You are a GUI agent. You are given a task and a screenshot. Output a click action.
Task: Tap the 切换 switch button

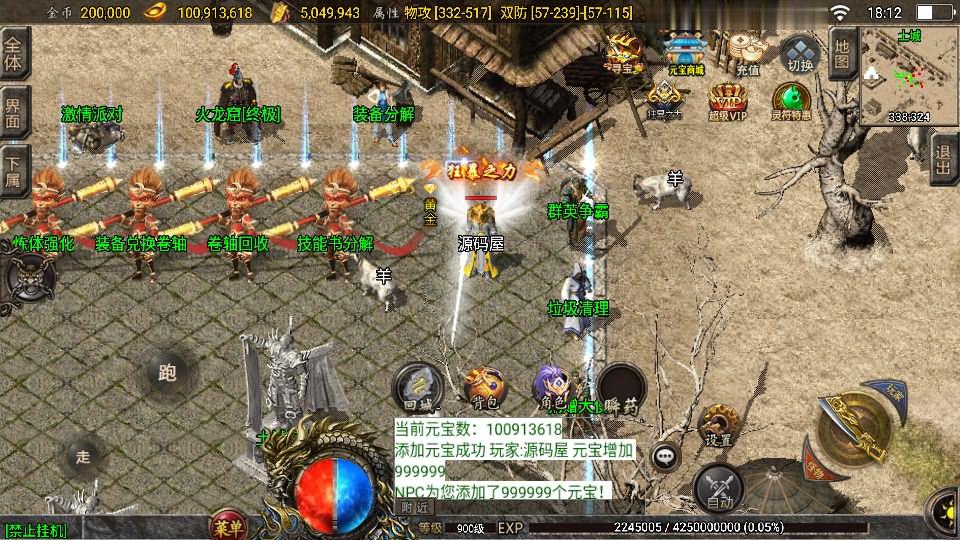800,55
